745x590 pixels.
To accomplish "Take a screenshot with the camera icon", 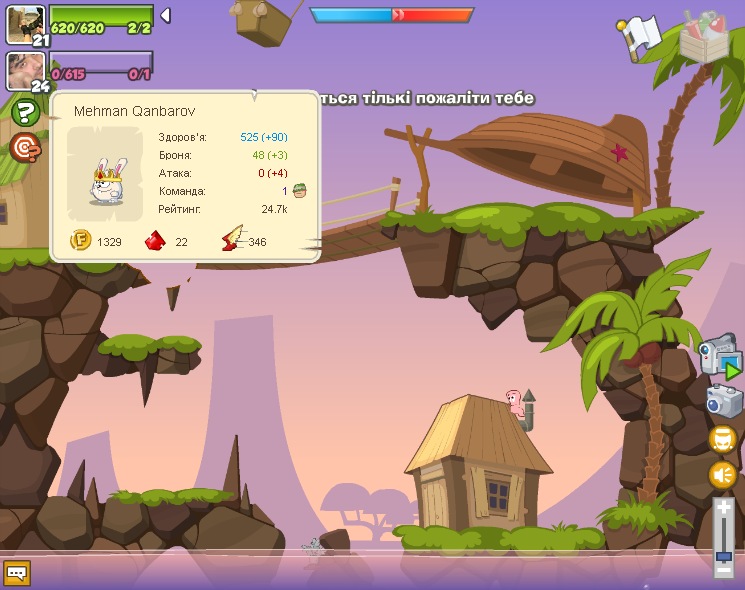I will point(724,400).
